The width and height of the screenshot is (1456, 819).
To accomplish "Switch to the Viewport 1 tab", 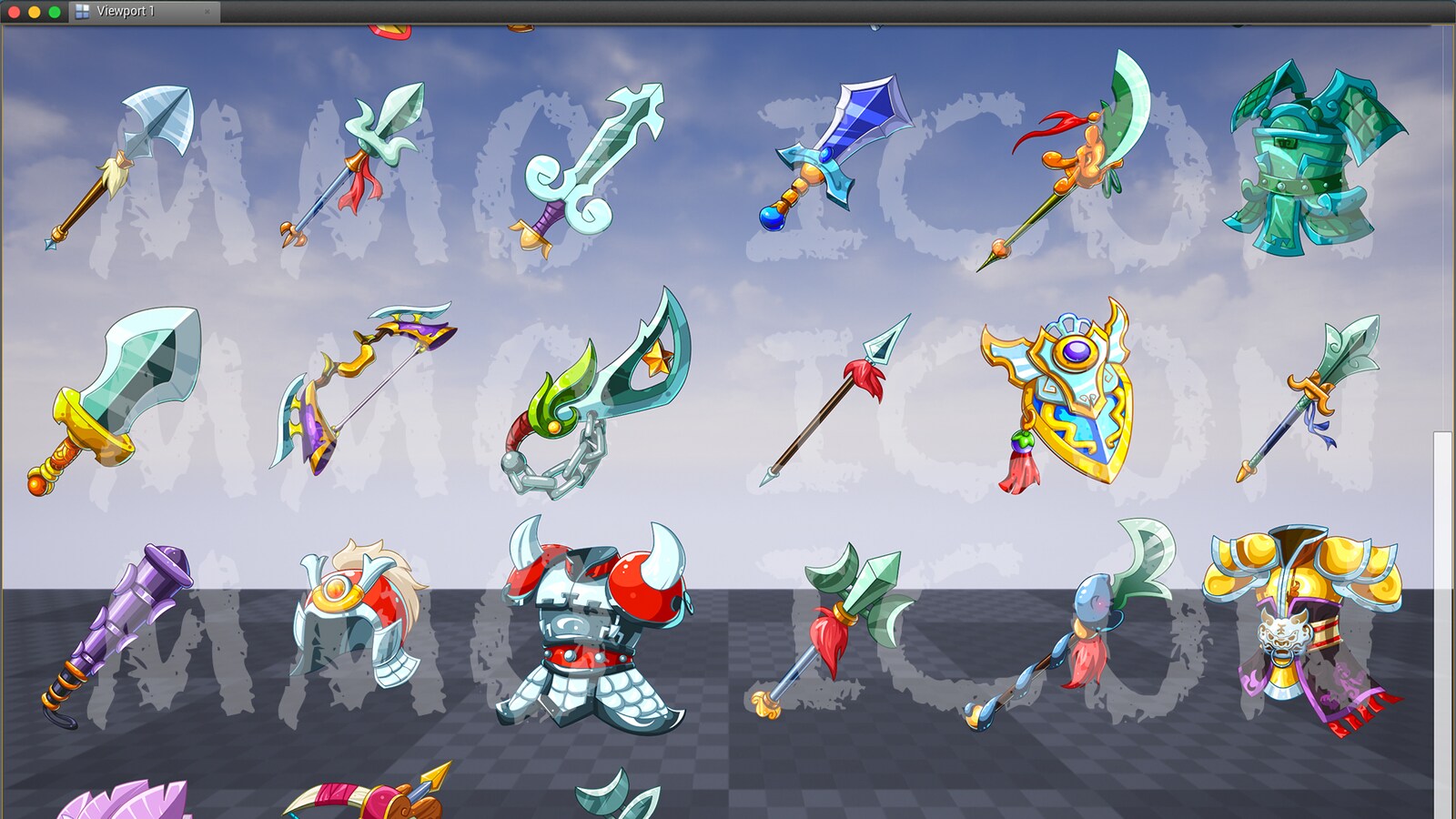I will (x=127, y=13).
